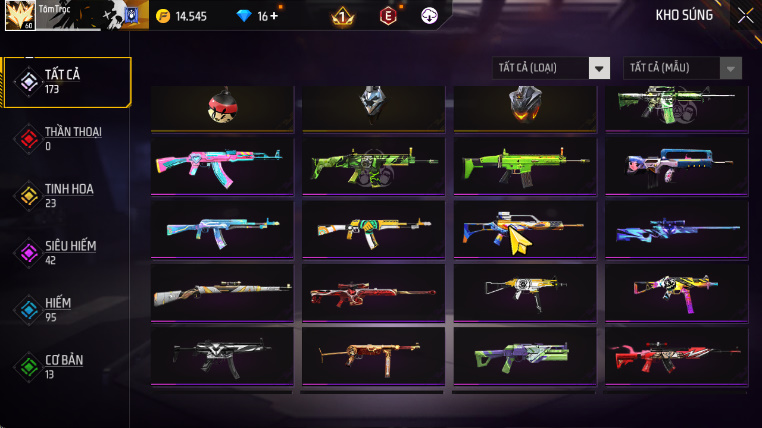Pick the red sniper rifle skin
Screen dimensions: 762x428
pos(373,292)
